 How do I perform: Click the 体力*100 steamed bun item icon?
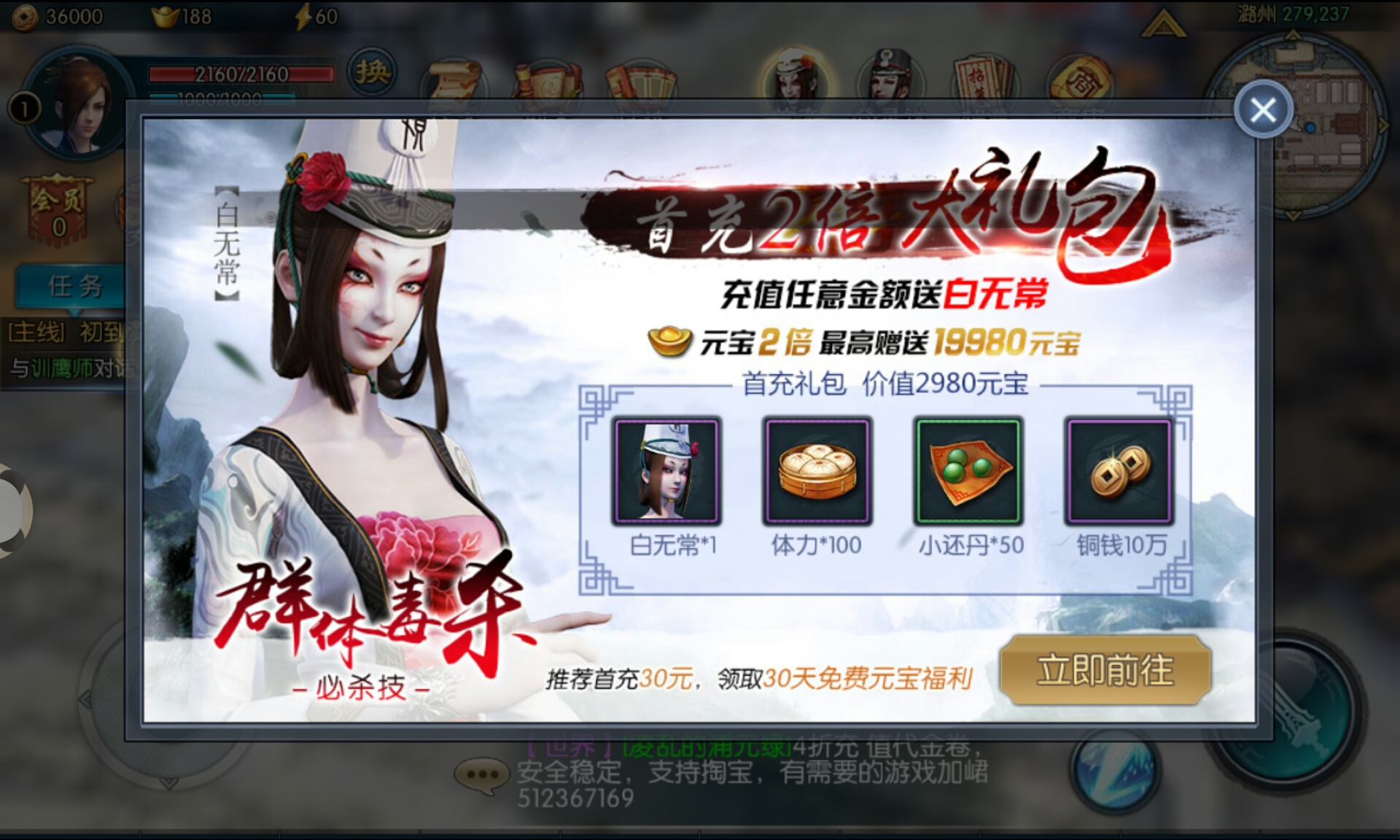pyautogui.click(x=816, y=470)
